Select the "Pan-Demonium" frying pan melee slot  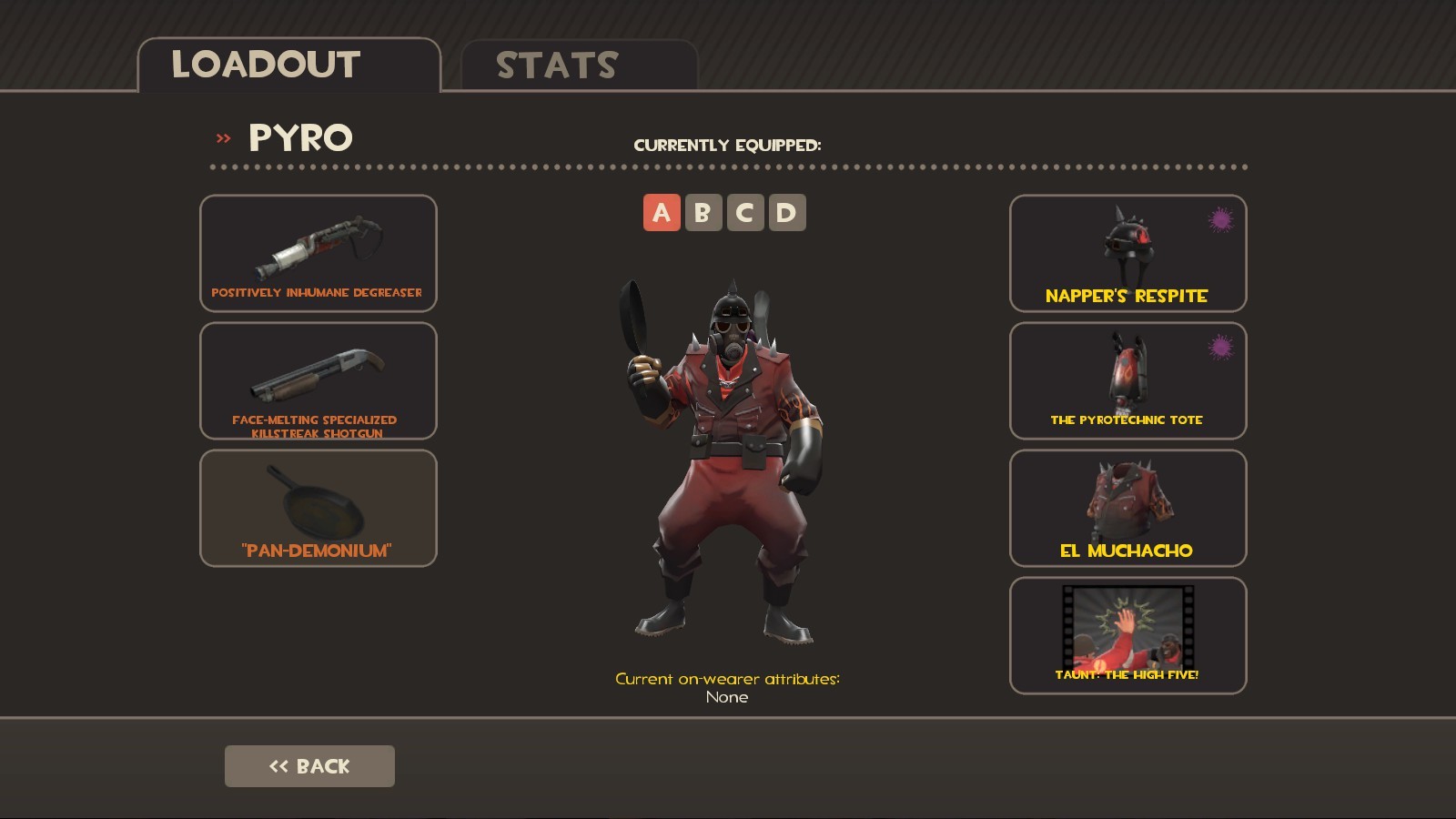318,508
